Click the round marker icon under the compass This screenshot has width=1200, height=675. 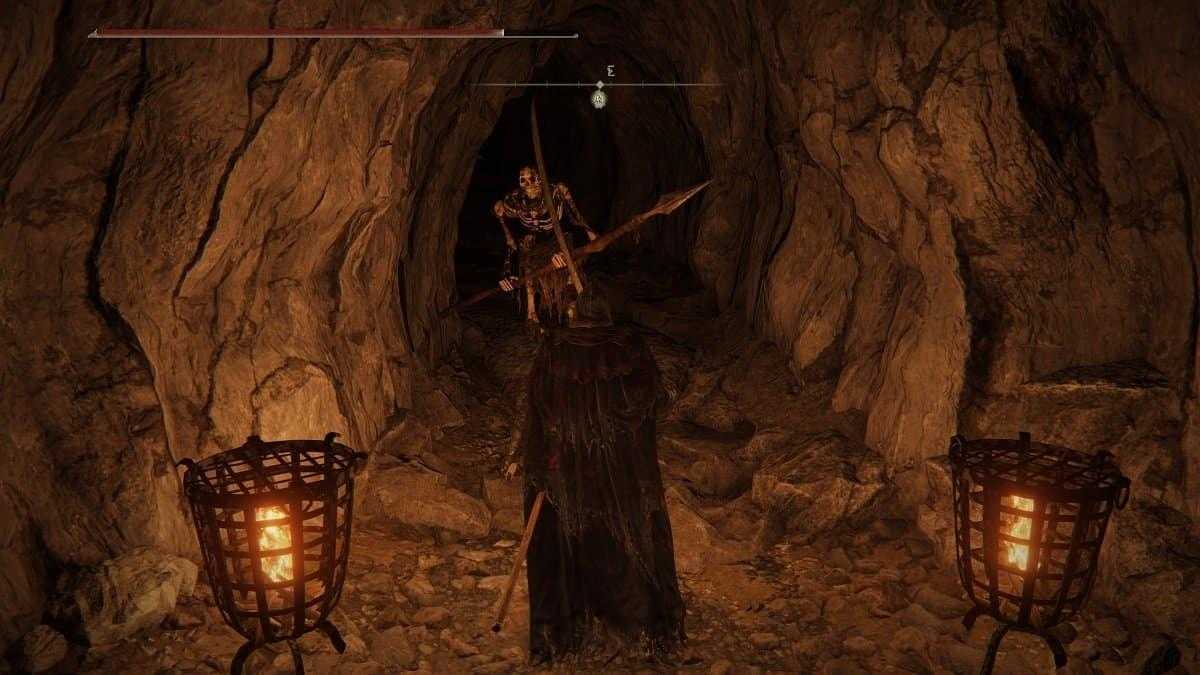tap(599, 98)
